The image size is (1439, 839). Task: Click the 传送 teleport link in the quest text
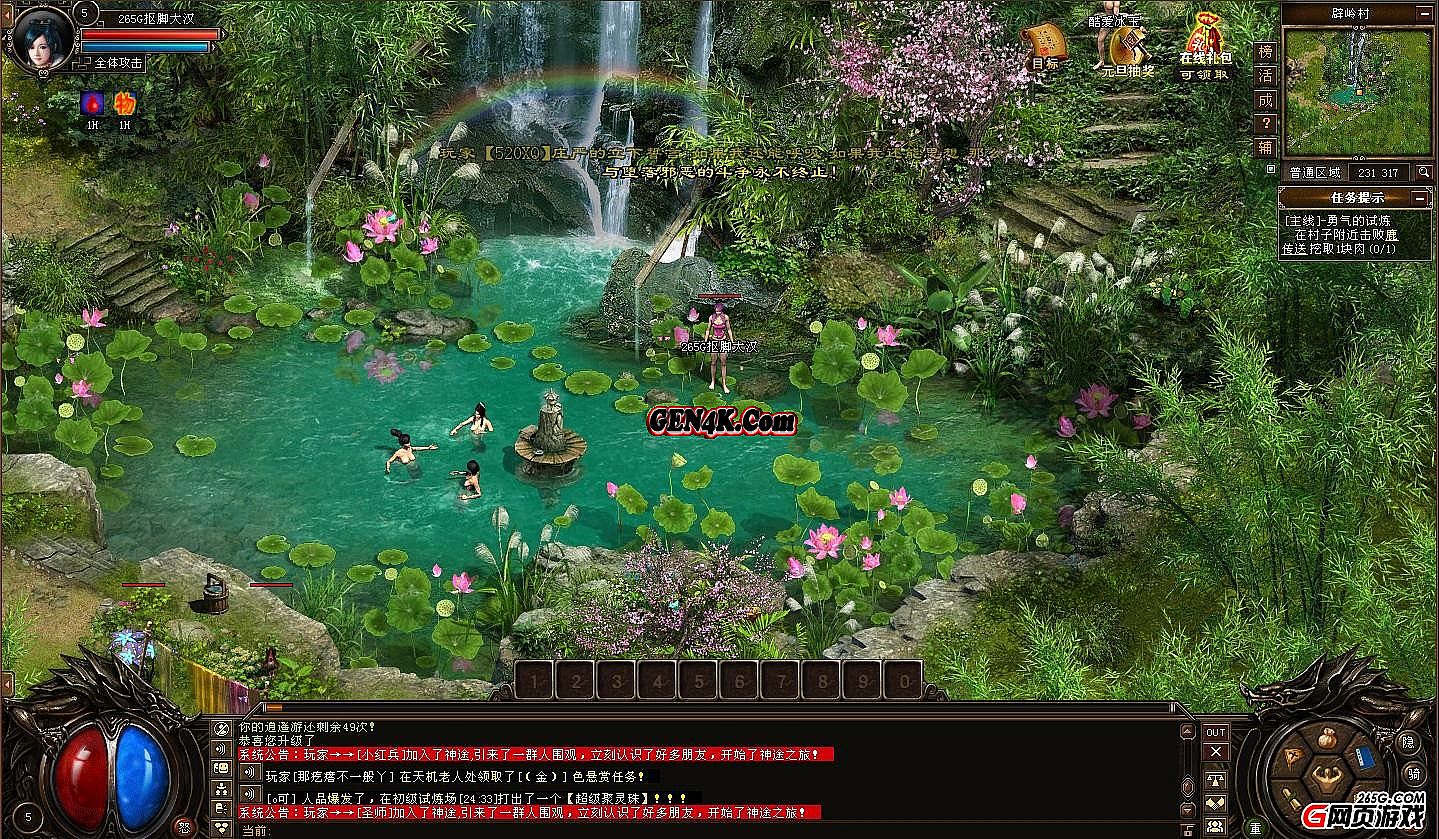click(1293, 249)
